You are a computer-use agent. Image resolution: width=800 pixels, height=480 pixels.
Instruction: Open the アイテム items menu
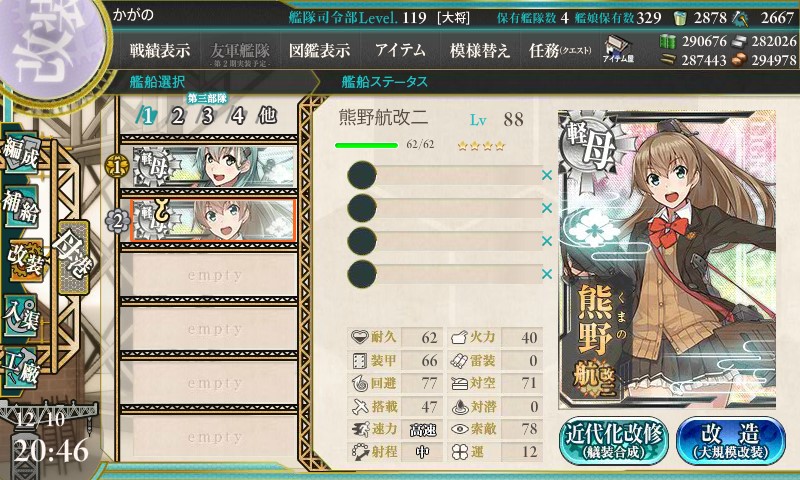[x=400, y=50]
